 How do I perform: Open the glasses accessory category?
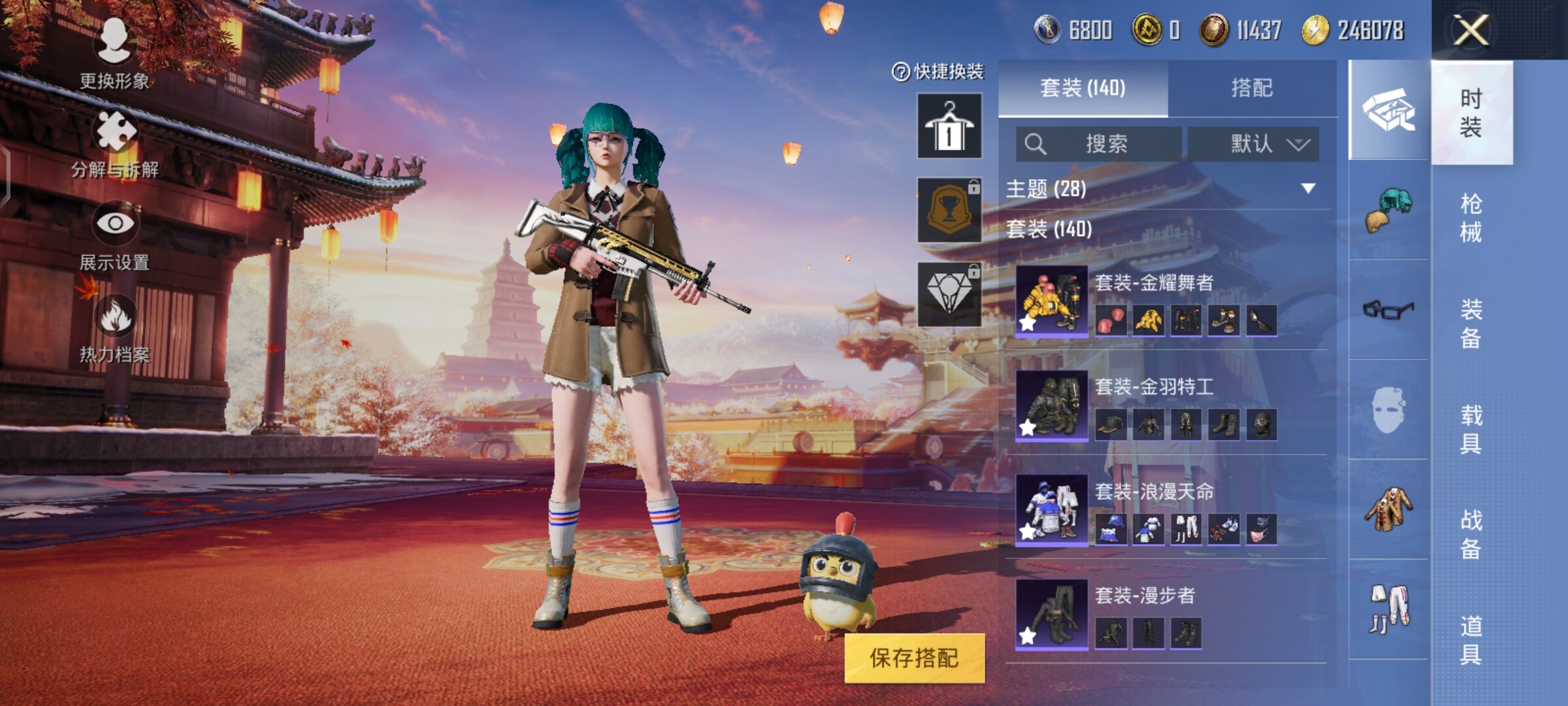pos(1388,309)
